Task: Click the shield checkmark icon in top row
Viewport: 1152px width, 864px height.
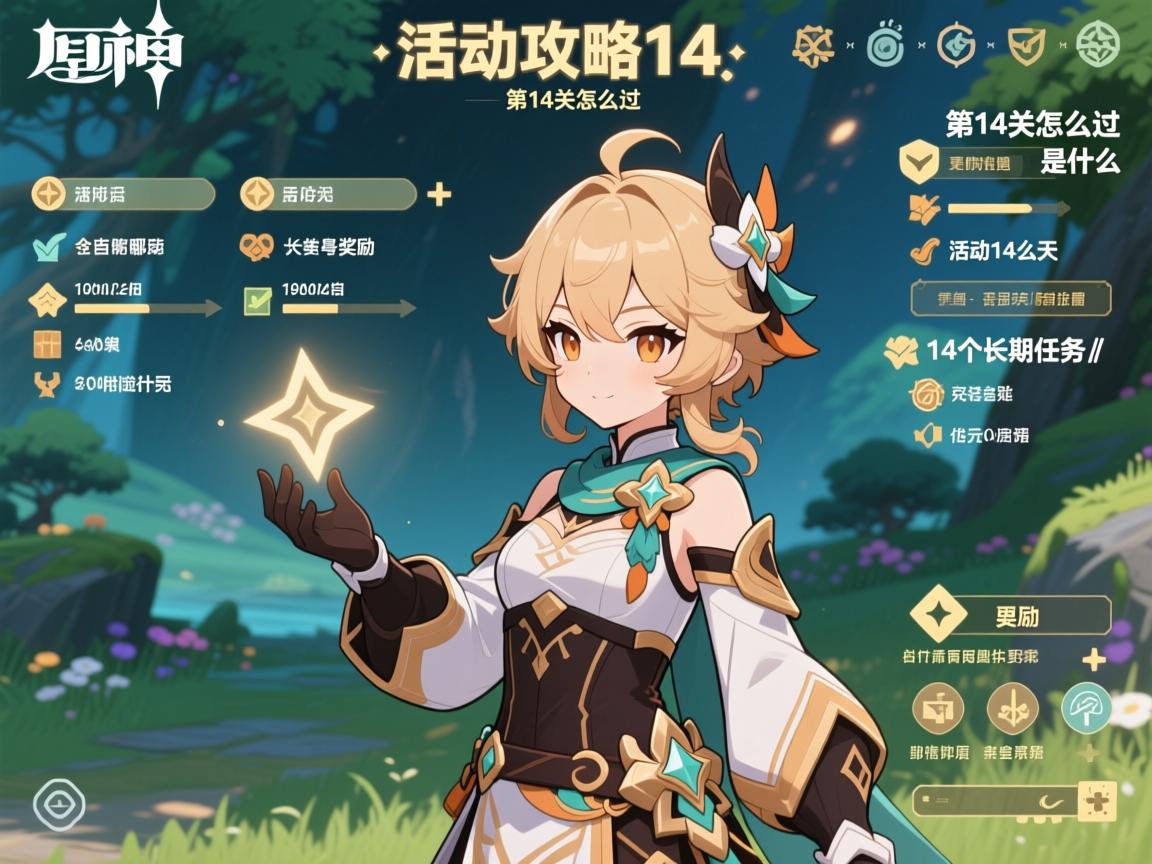Action: click(1026, 45)
